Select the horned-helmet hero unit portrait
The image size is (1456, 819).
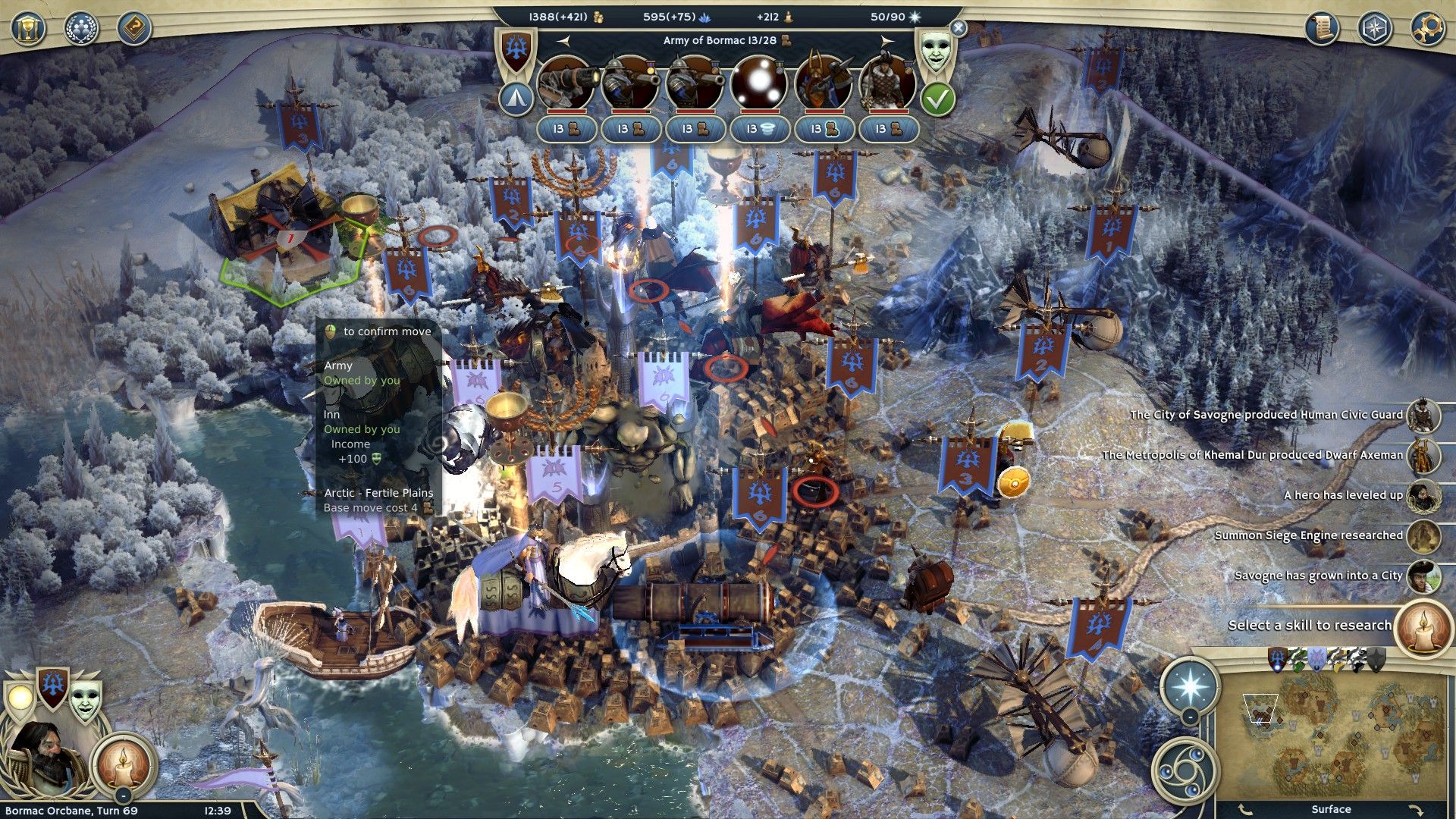[823, 83]
